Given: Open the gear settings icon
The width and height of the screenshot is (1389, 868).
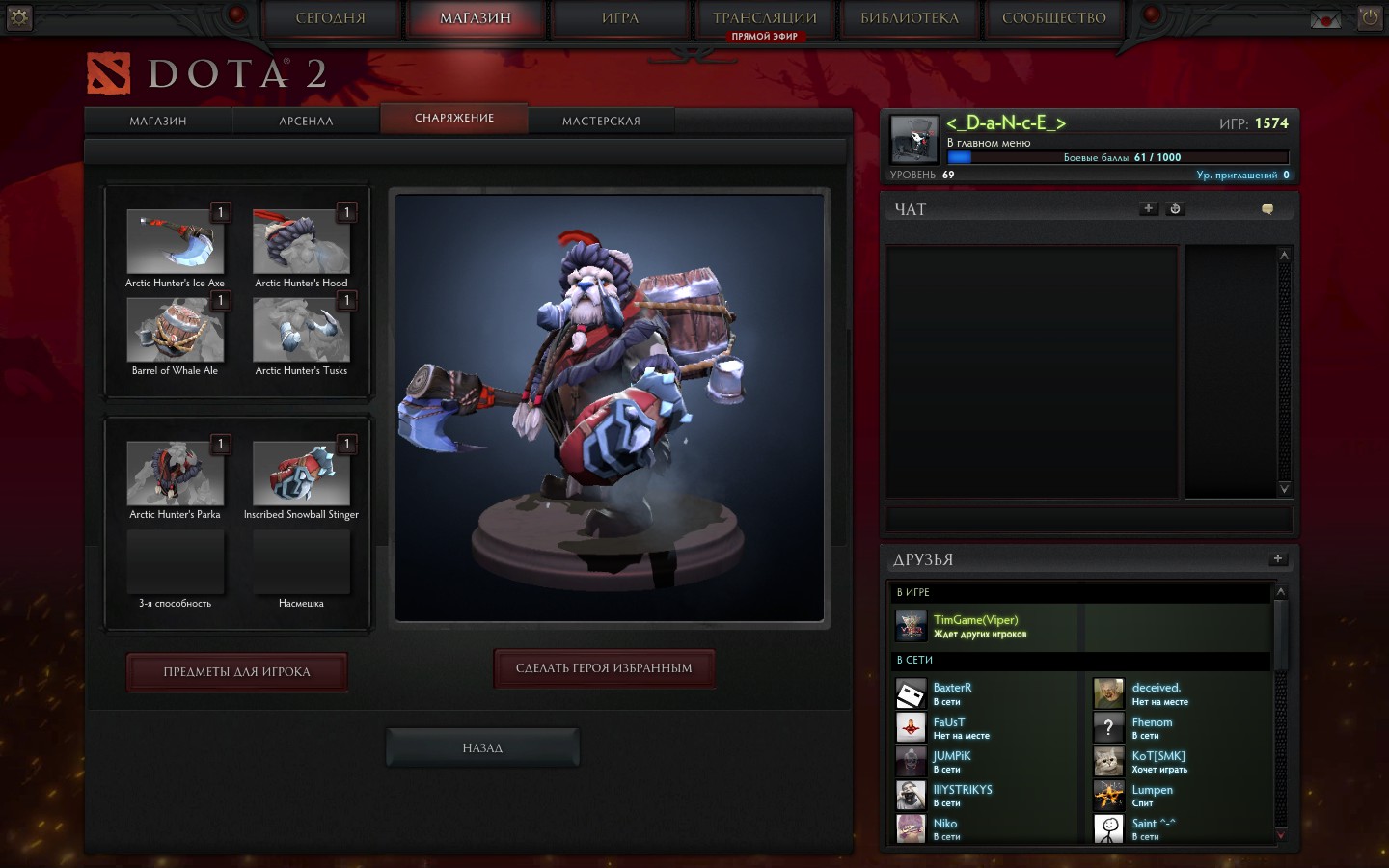Looking at the screenshot, I should coord(19,16).
